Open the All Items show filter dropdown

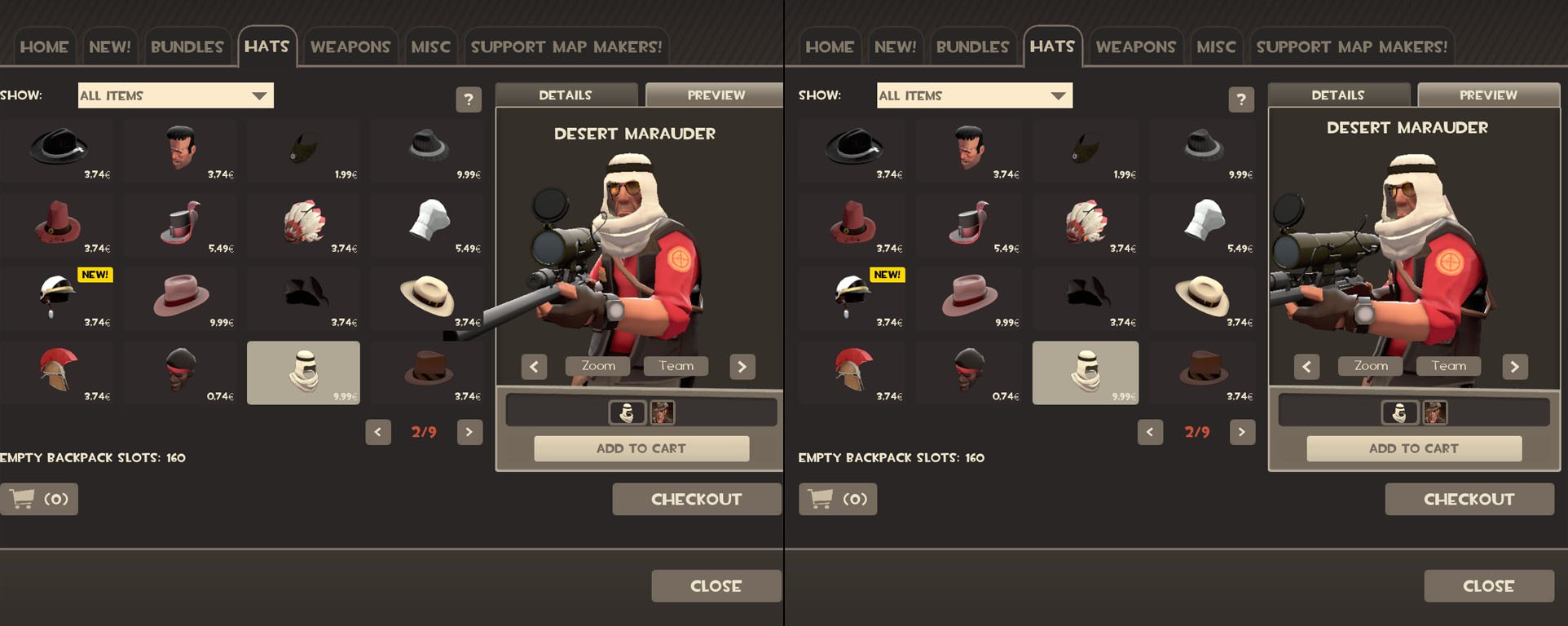click(x=175, y=95)
